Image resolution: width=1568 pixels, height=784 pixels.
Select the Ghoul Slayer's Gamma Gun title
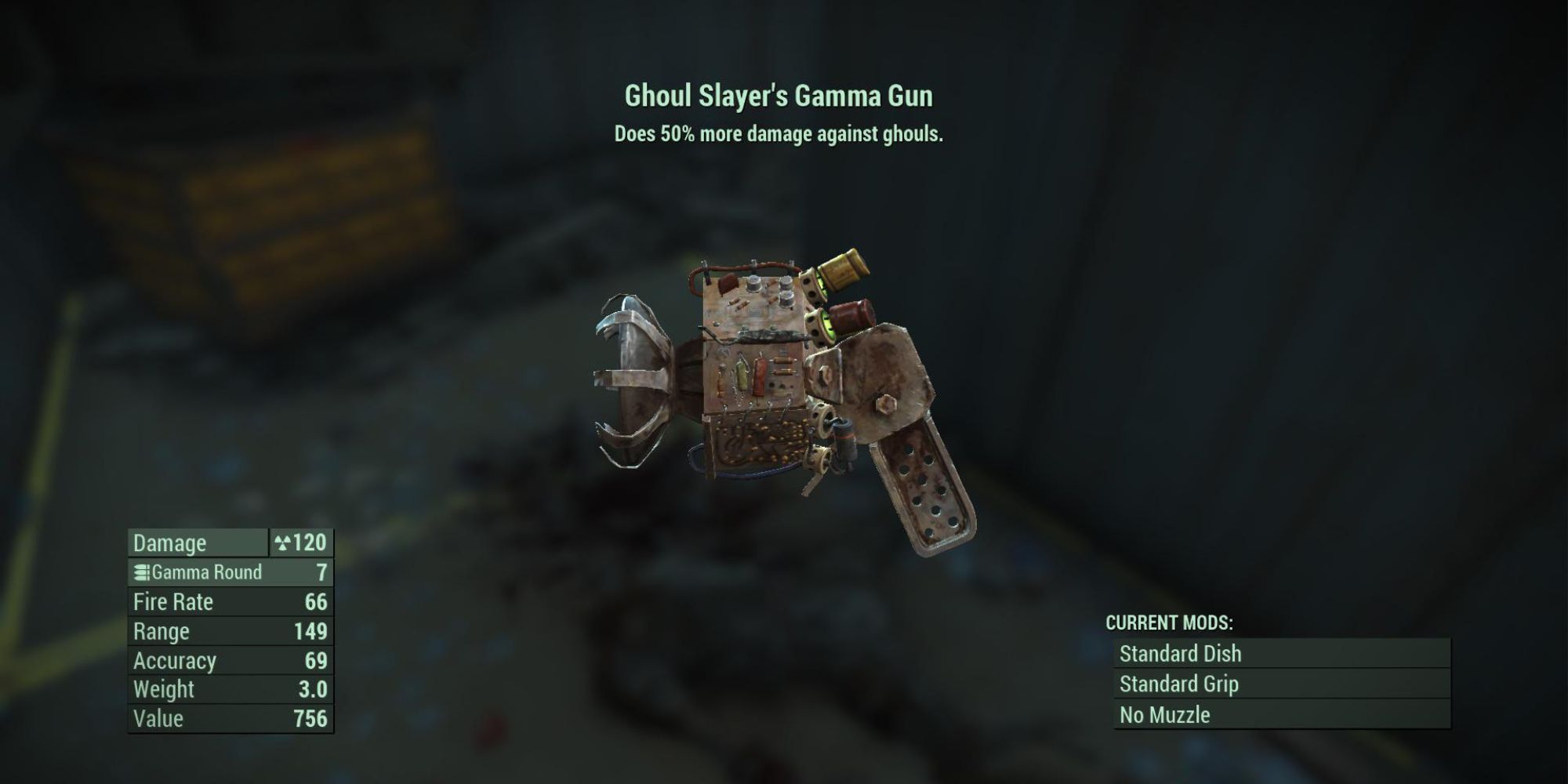780,96
